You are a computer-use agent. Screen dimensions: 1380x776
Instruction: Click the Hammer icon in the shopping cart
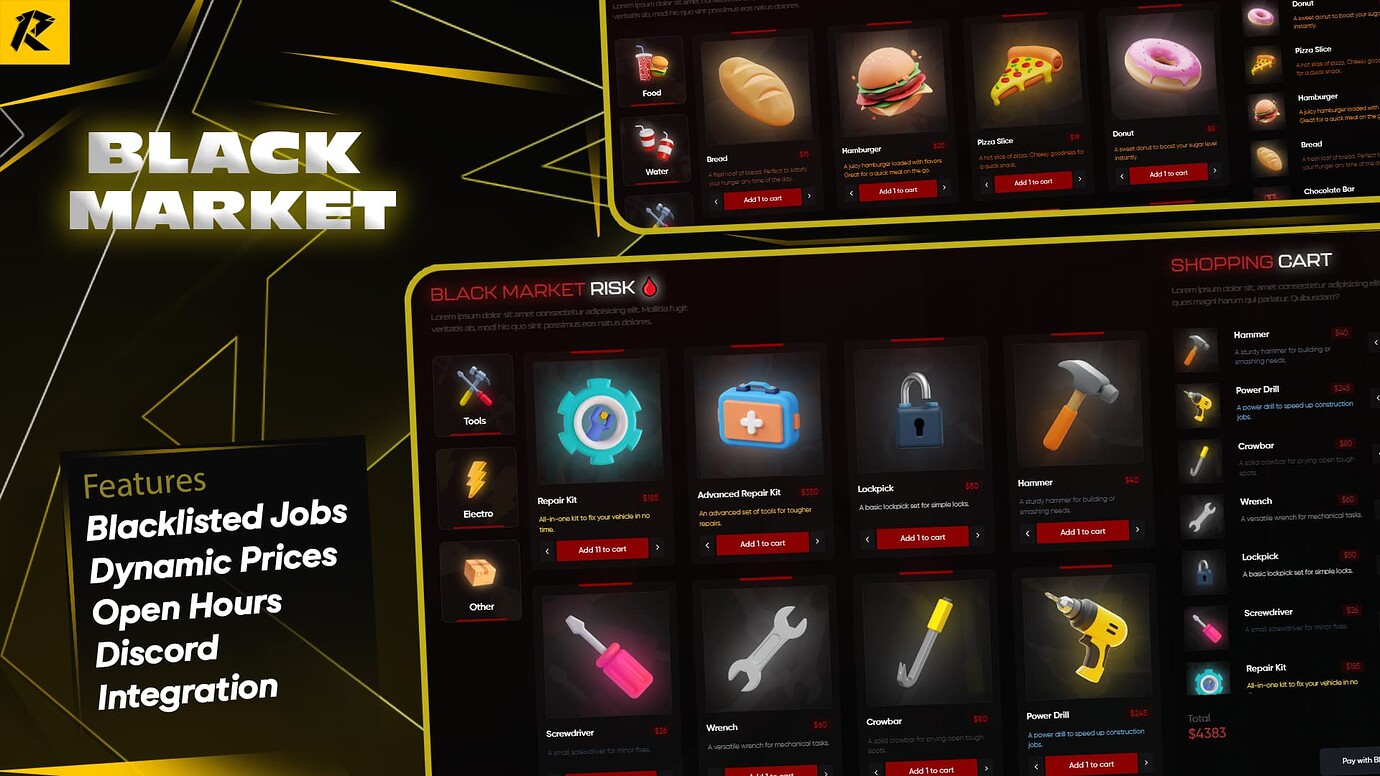pyautogui.click(x=1197, y=348)
